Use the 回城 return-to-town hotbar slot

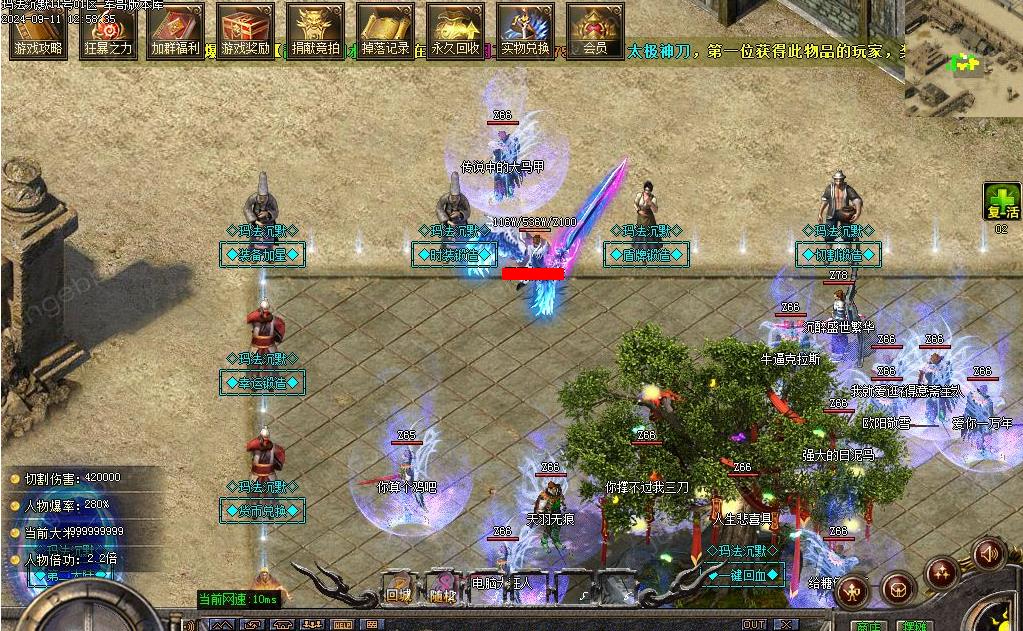(399, 587)
